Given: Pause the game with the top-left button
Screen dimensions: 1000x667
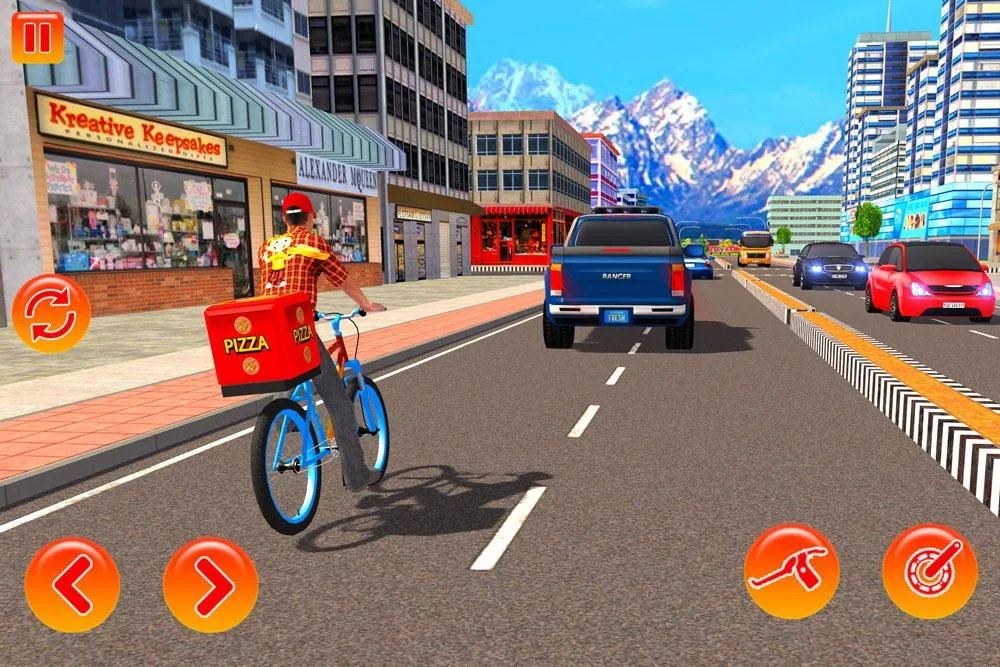Looking at the screenshot, I should point(37,37).
